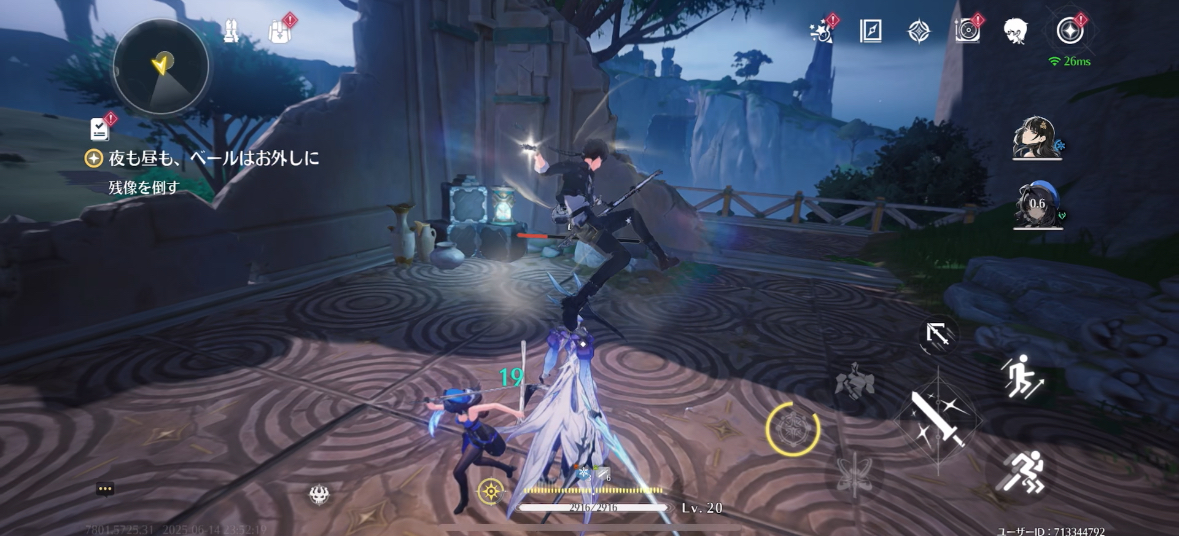This screenshot has height=536, width=1179.
Task: Open the four-pointed star diamond icon
Action: [x=919, y=31]
